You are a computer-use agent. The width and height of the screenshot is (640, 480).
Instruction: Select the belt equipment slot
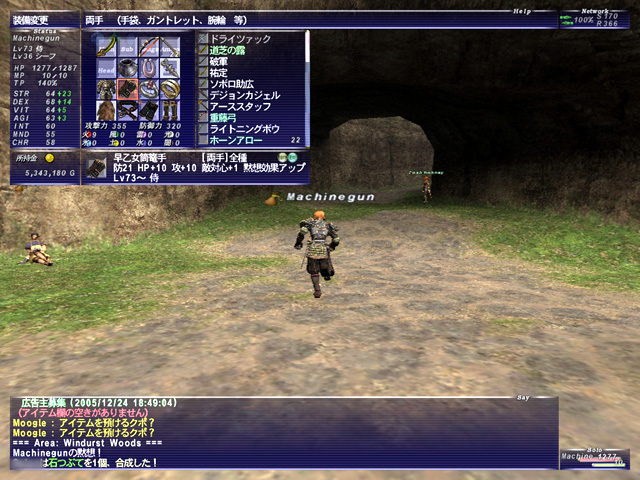[128, 111]
